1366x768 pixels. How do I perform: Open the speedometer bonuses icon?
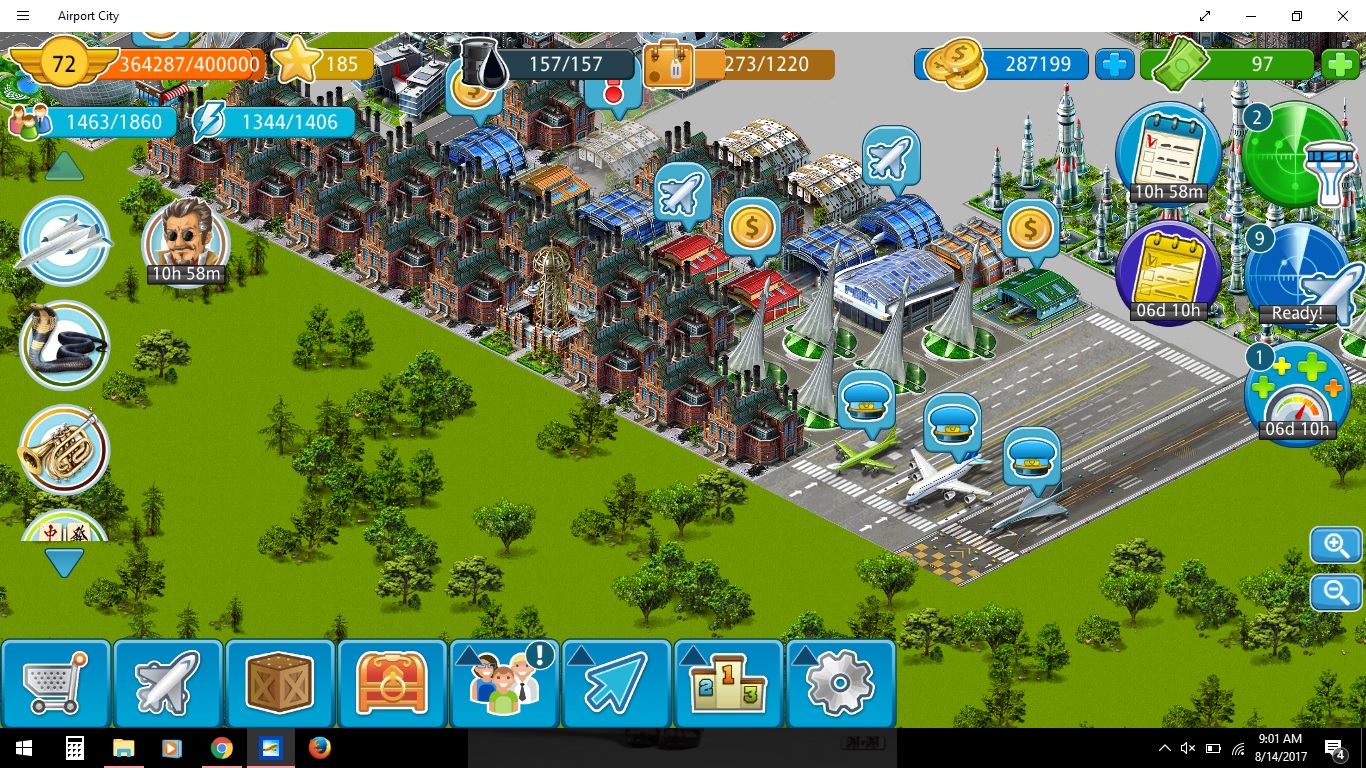(1297, 395)
